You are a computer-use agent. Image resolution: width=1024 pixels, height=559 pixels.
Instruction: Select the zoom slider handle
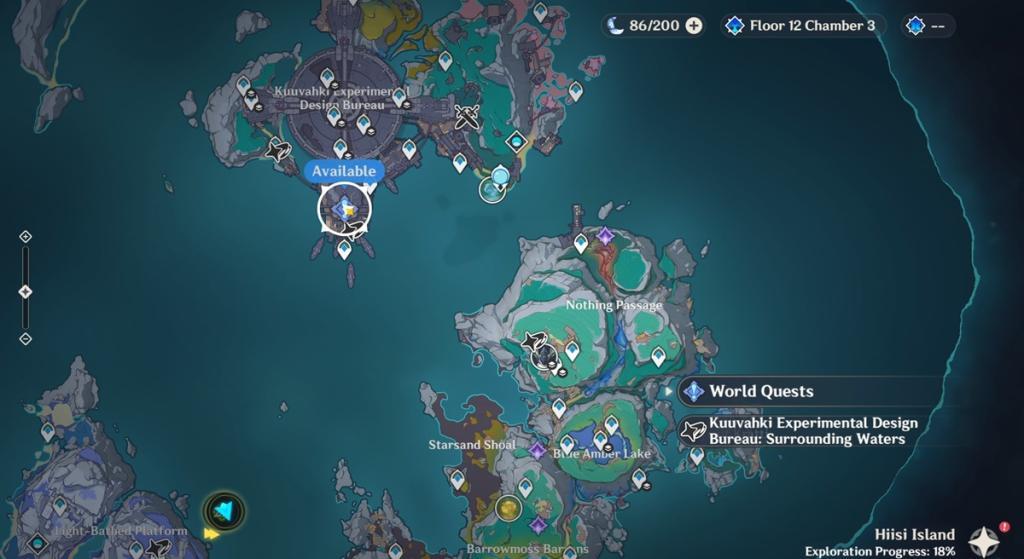(26, 291)
